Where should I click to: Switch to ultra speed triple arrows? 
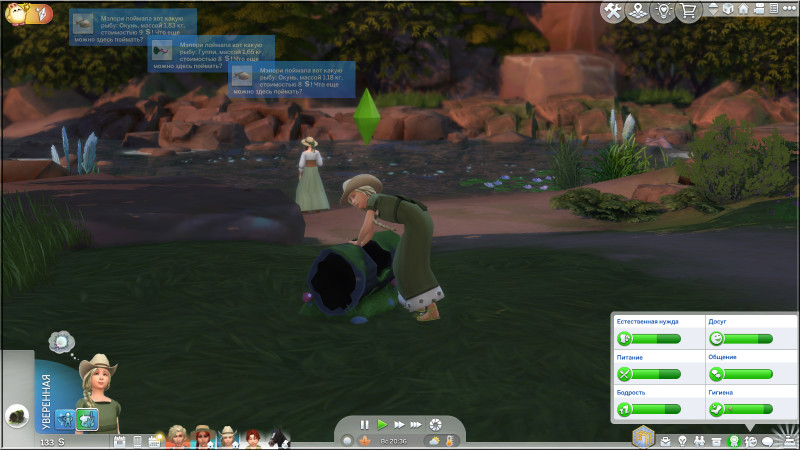tap(416, 425)
